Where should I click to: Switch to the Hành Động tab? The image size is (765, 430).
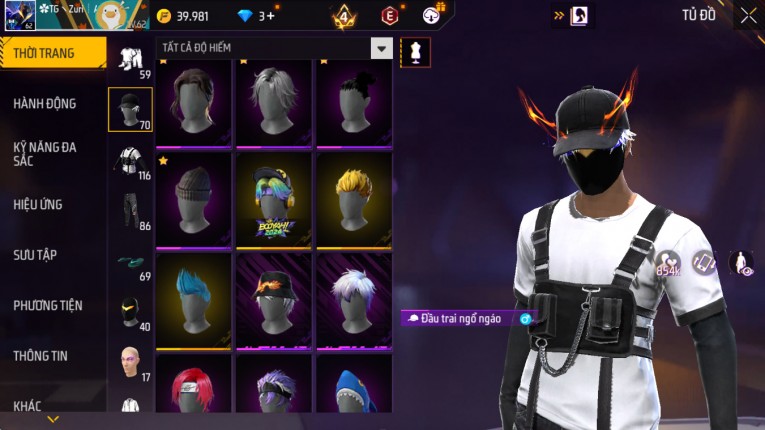point(45,104)
